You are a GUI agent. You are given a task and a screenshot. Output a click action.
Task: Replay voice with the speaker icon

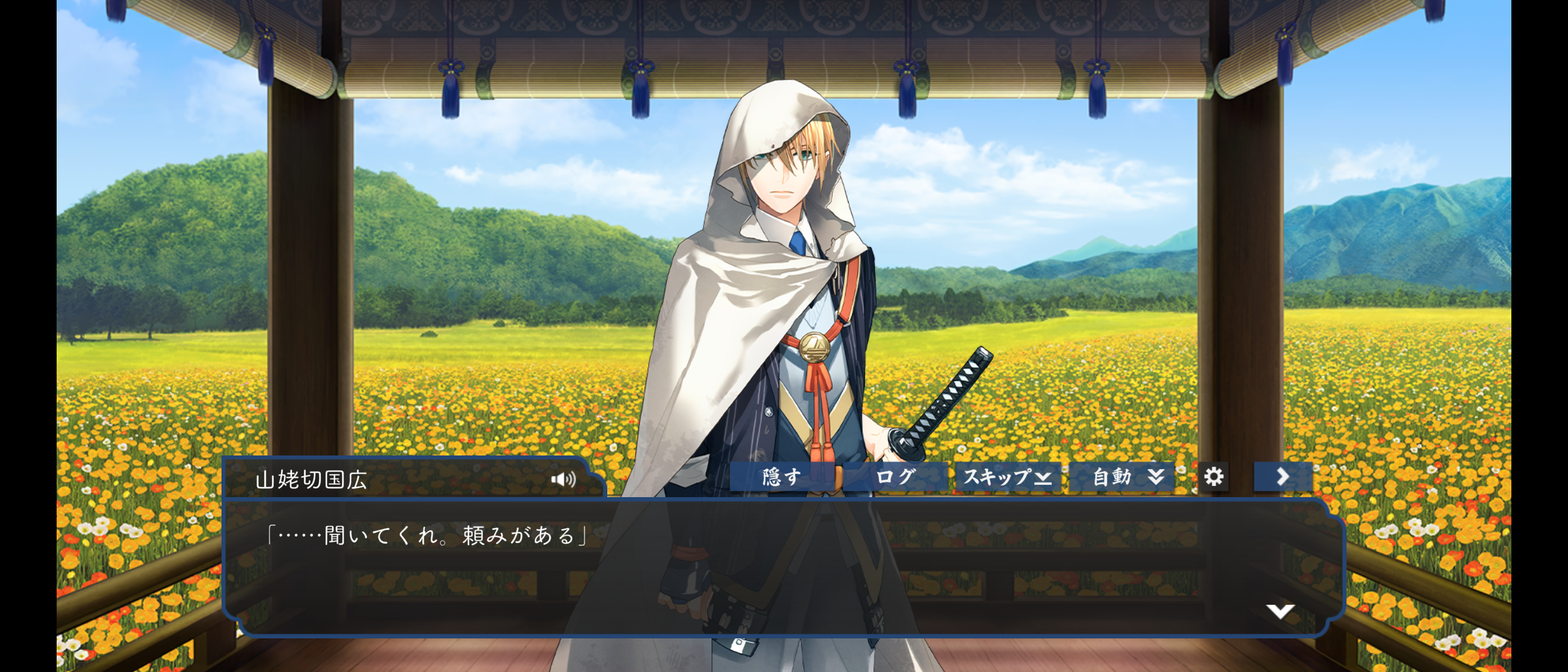point(564,479)
